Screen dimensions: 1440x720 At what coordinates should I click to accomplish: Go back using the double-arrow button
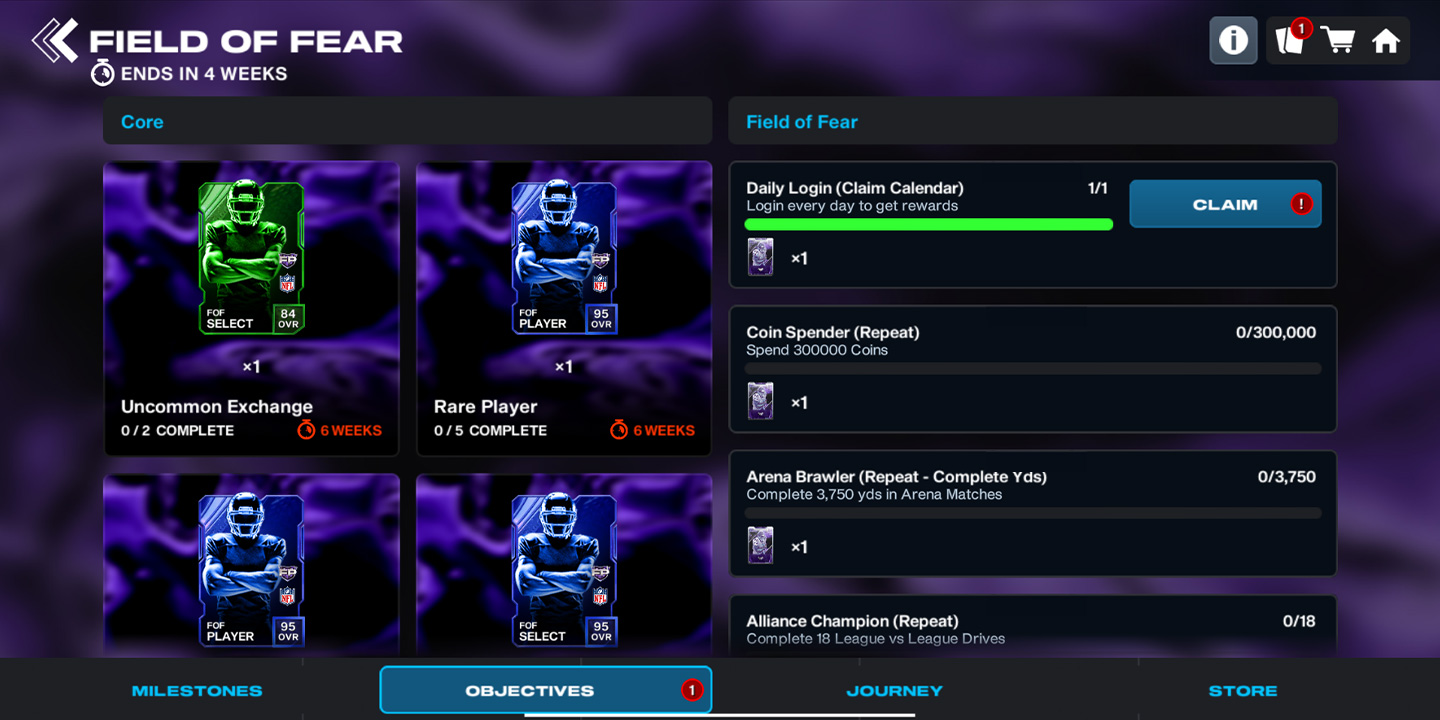pyautogui.click(x=55, y=41)
